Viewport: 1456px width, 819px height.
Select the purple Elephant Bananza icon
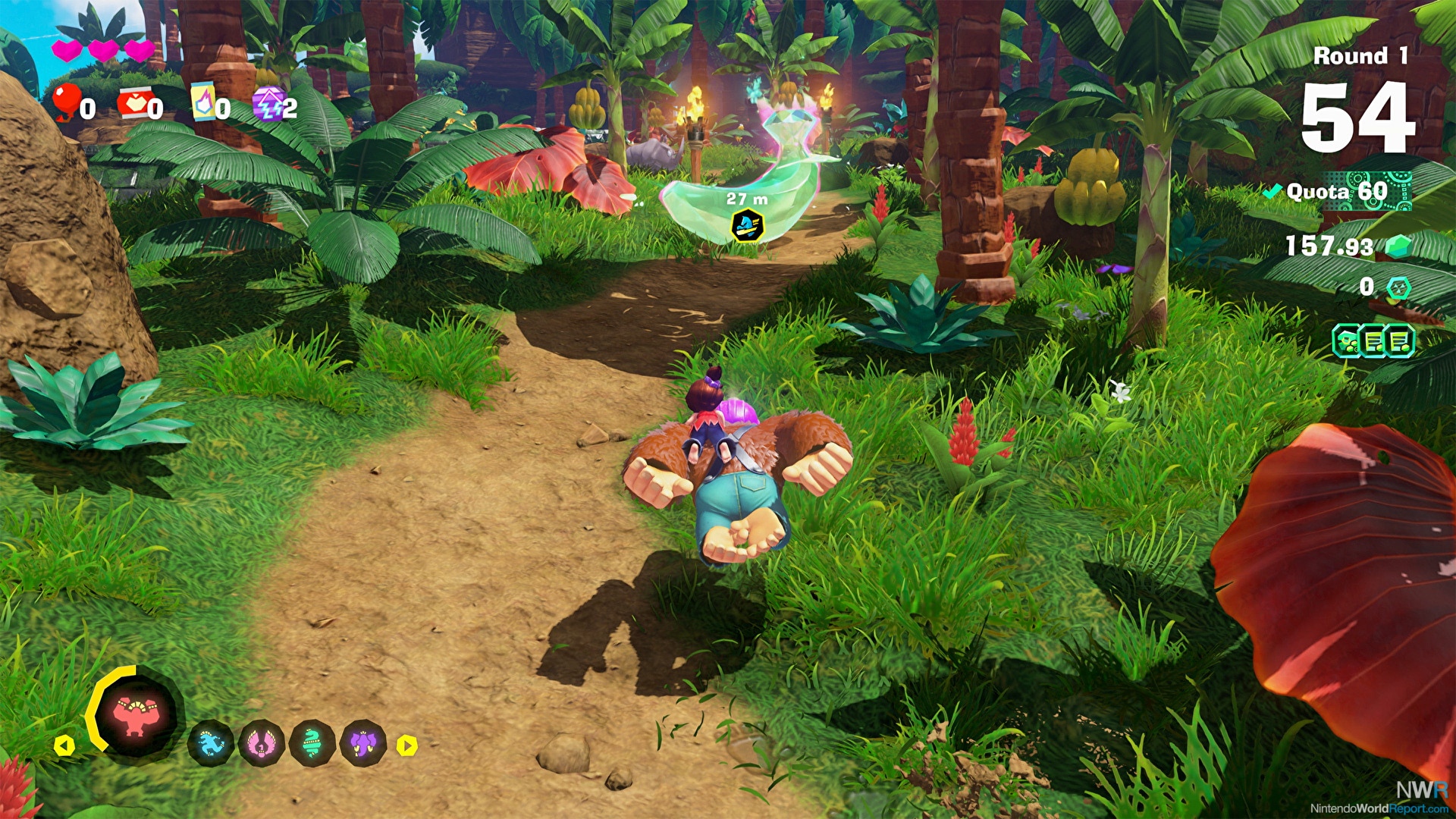pyautogui.click(x=362, y=745)
